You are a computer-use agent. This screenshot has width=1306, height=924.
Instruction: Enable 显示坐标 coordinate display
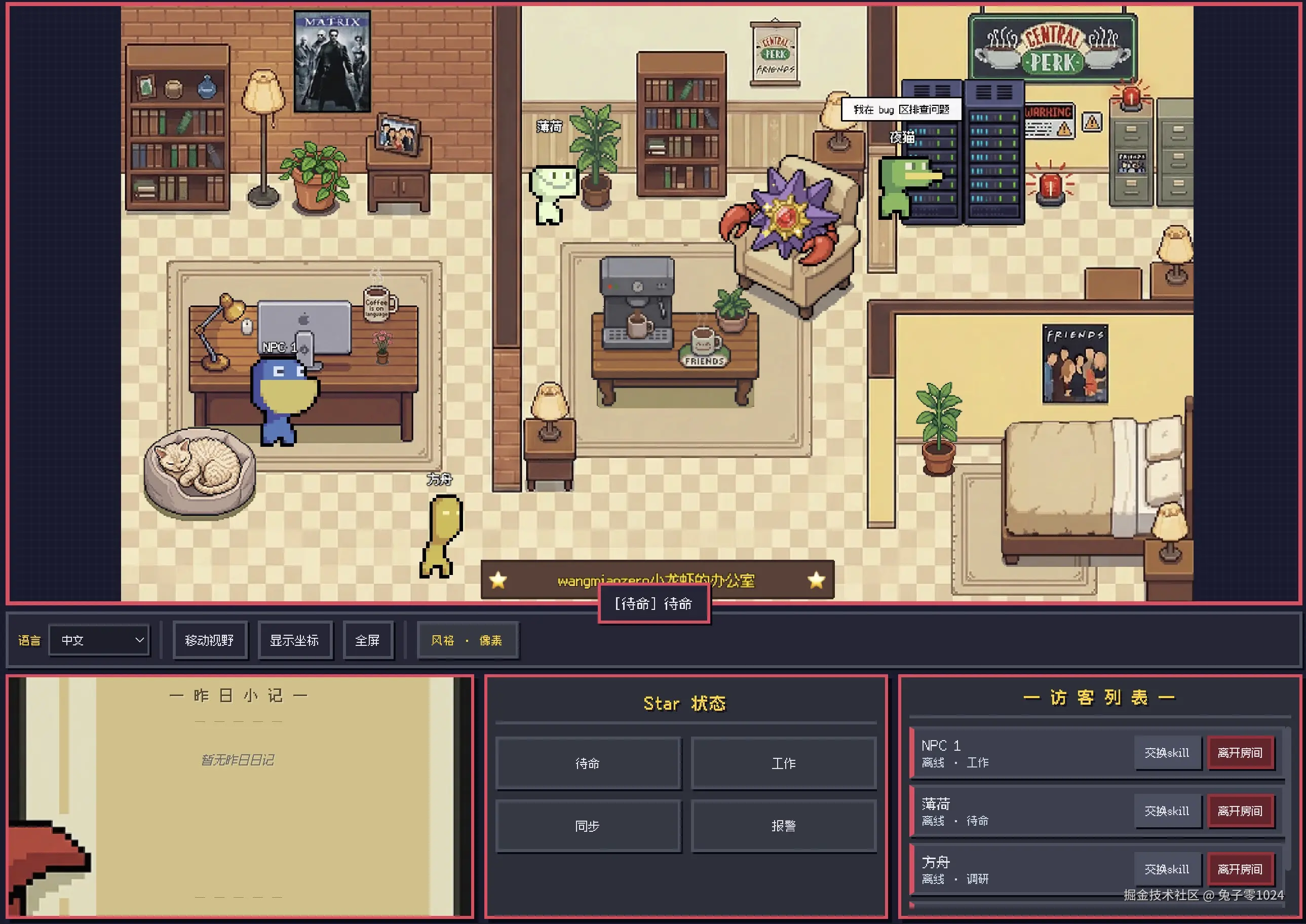[296, 639]
